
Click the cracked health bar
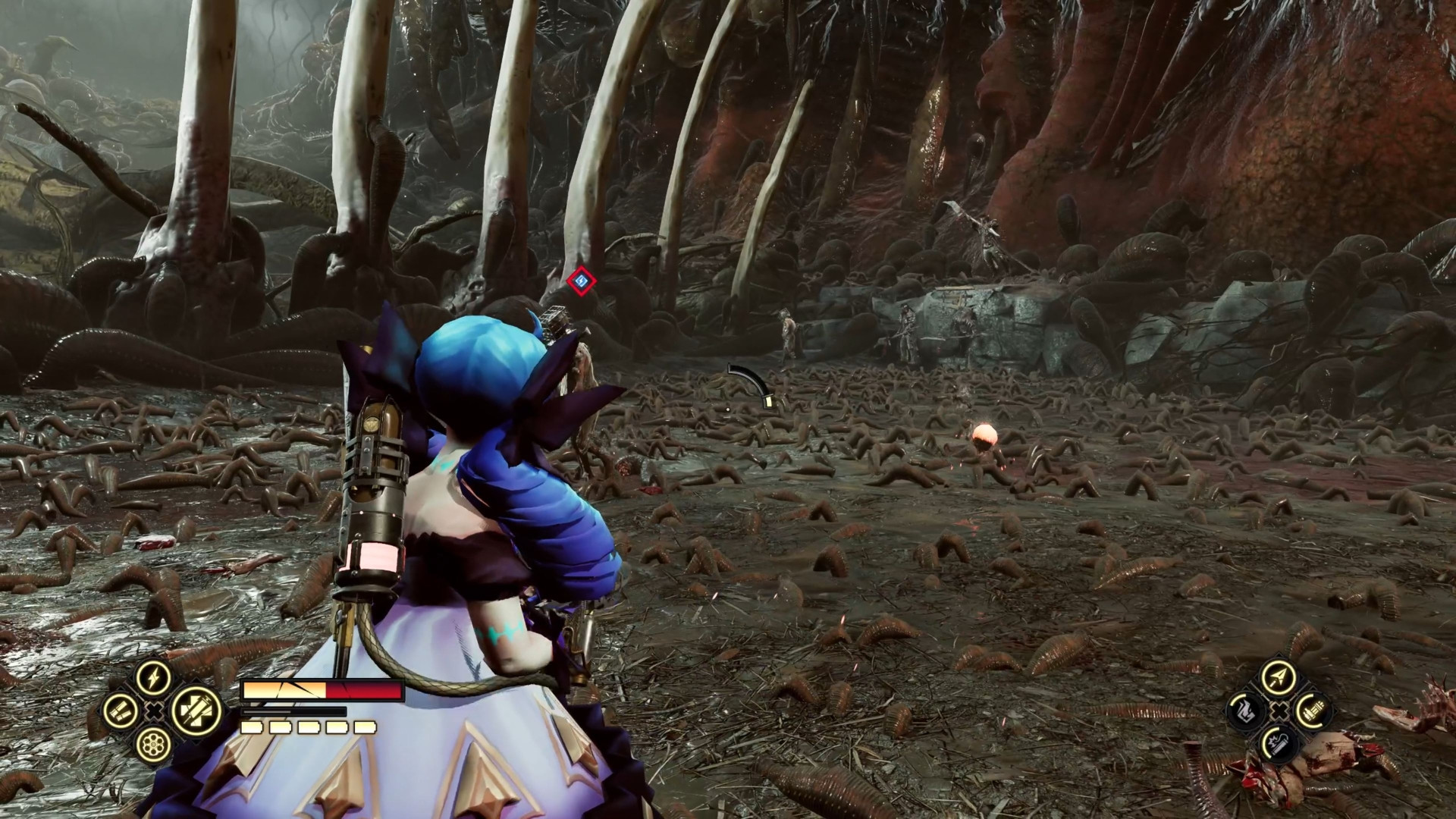click(x=322, y=690)
